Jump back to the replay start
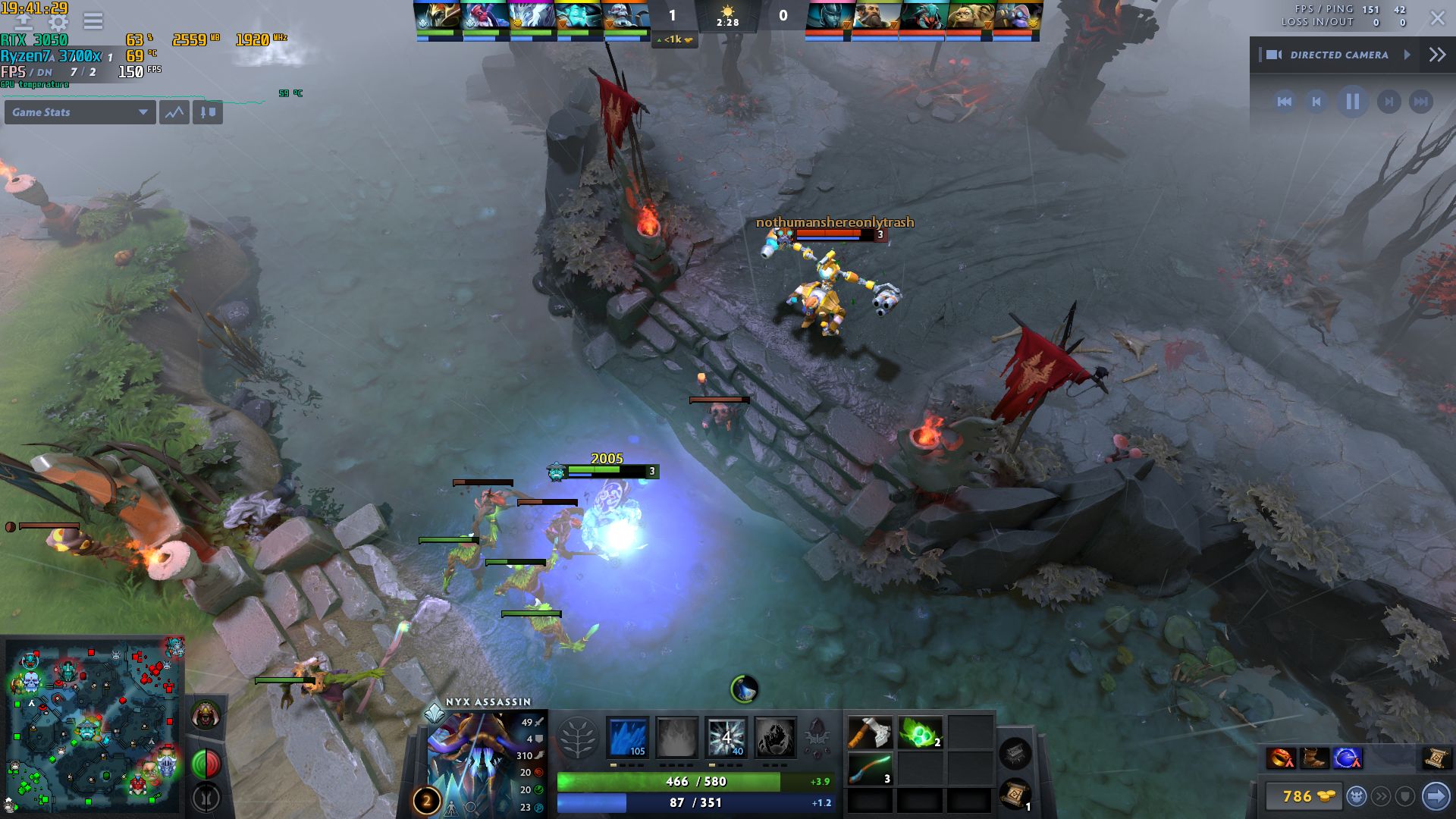The image size is (1456, 819). point(1285,102)
